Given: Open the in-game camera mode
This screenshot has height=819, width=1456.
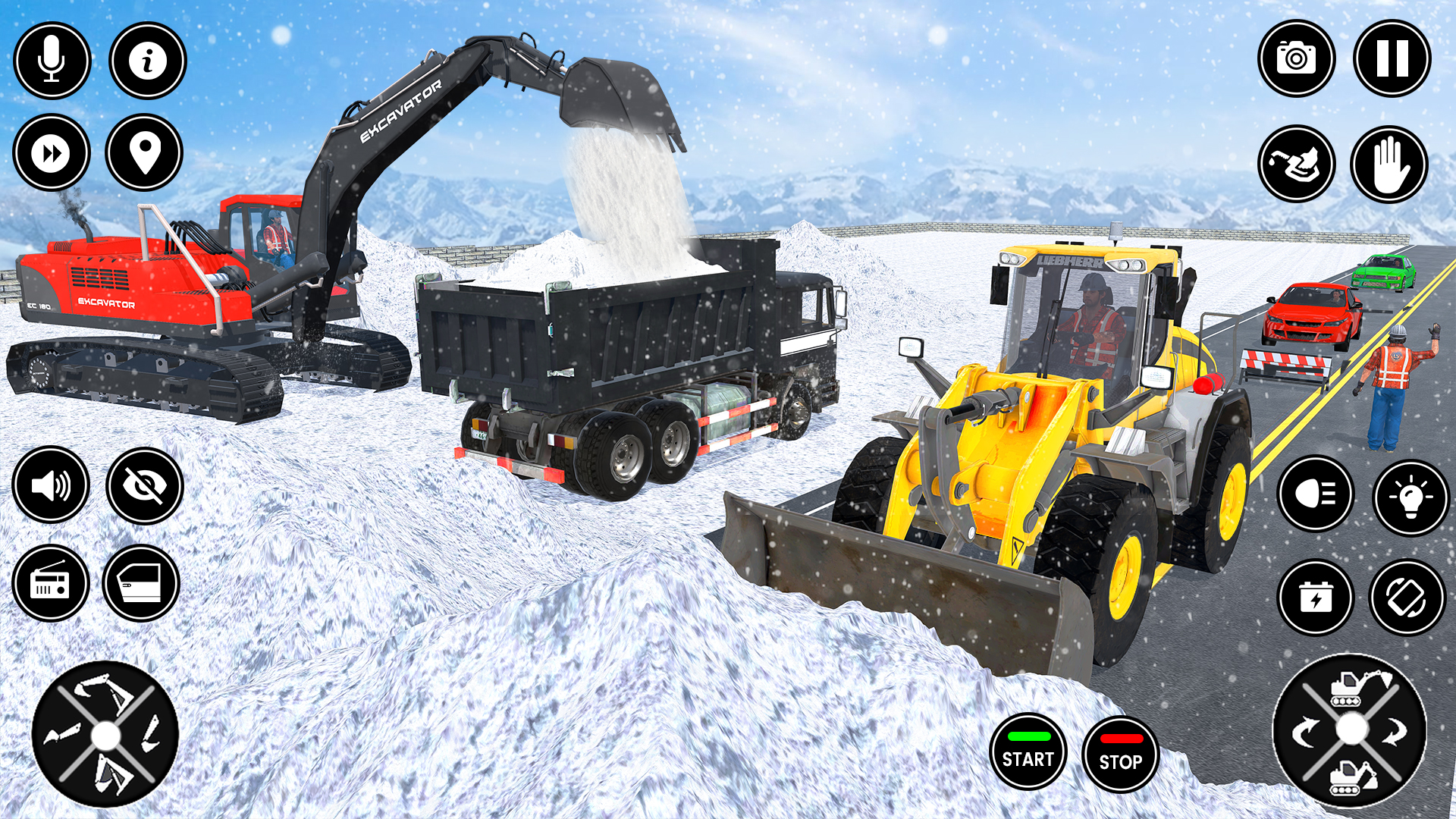Looking at the screenshot, I should click(1297, 58).
